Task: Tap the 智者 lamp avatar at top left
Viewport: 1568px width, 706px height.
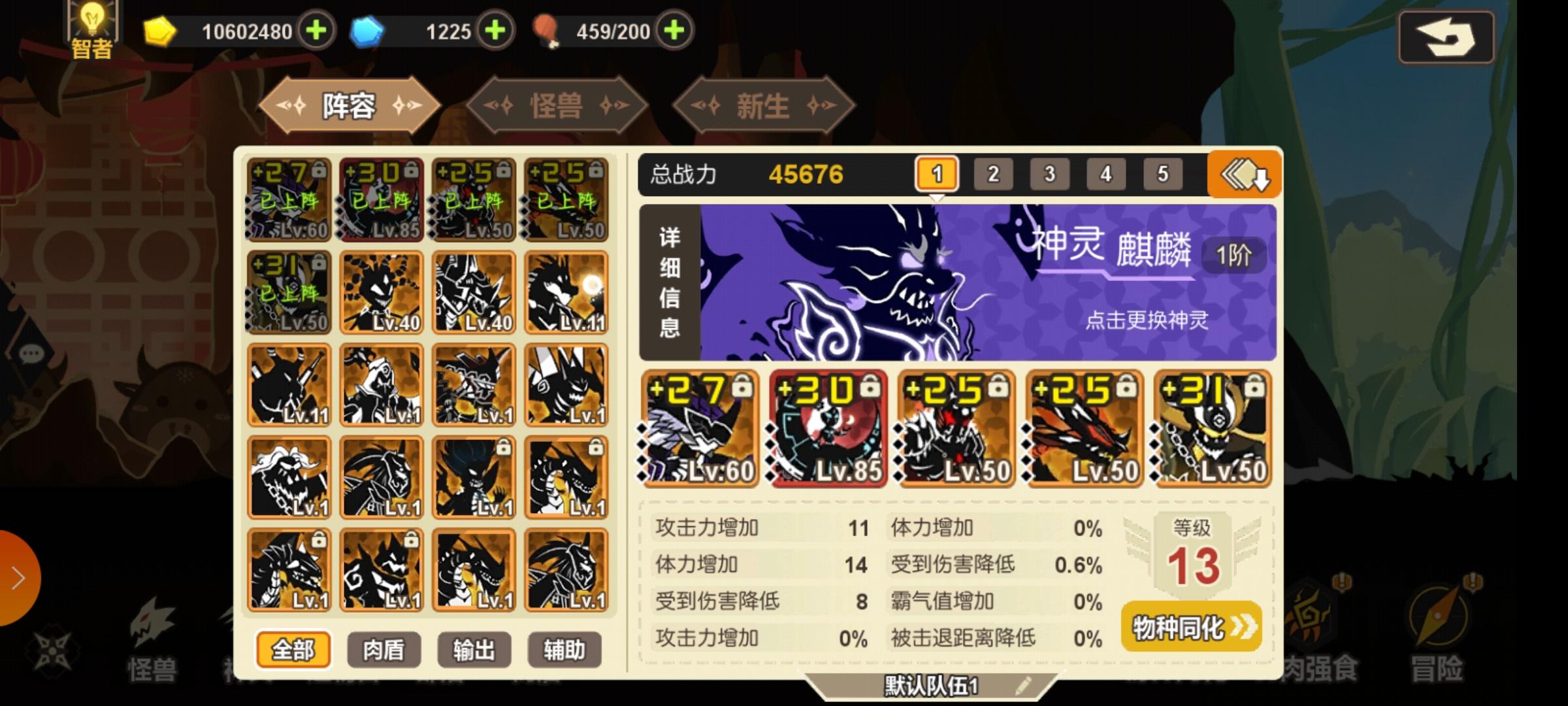Action: click(x=91, y=26)
